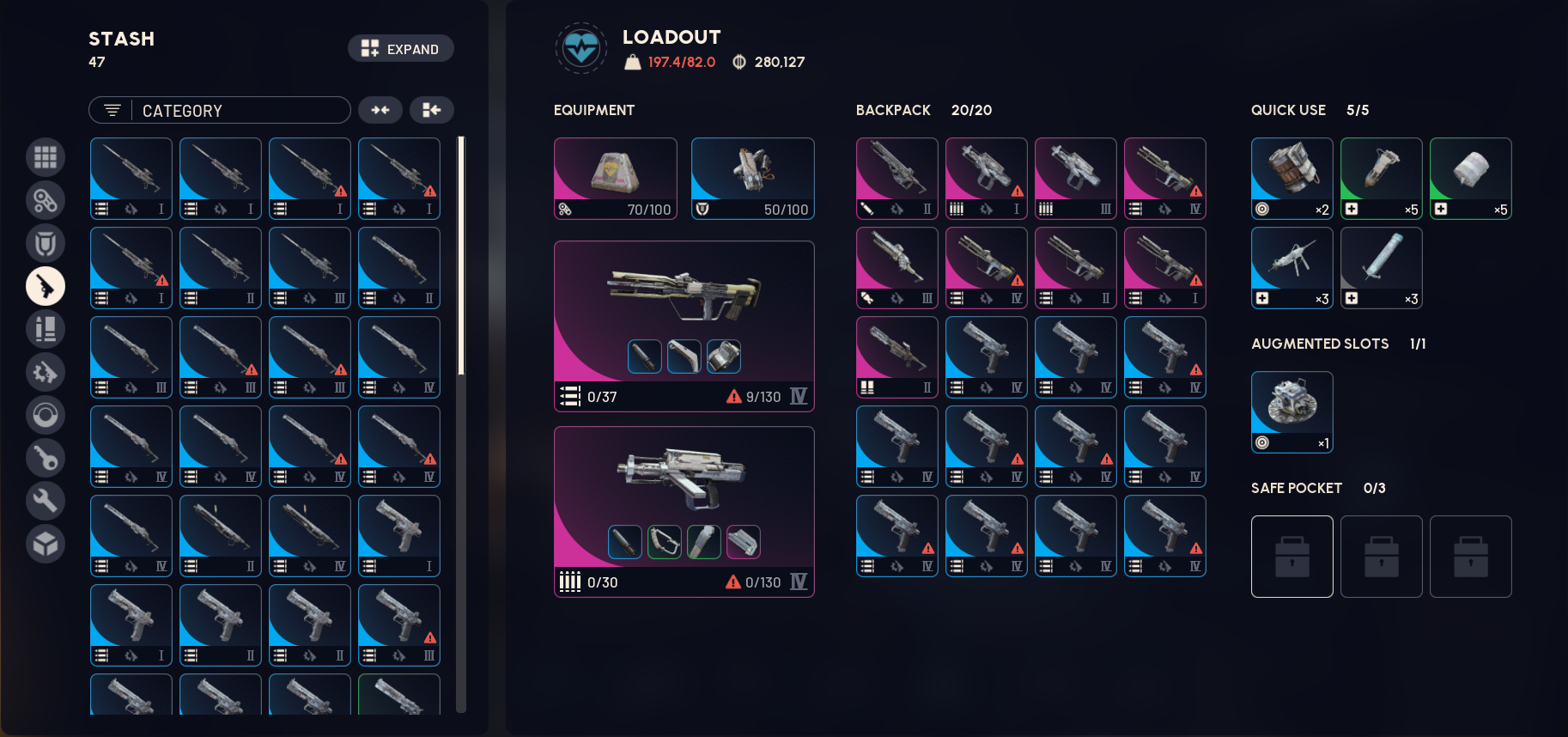Screen dimensions: 1568x737
Task: Open the ammunition category filter
Action: click(46, 329)
